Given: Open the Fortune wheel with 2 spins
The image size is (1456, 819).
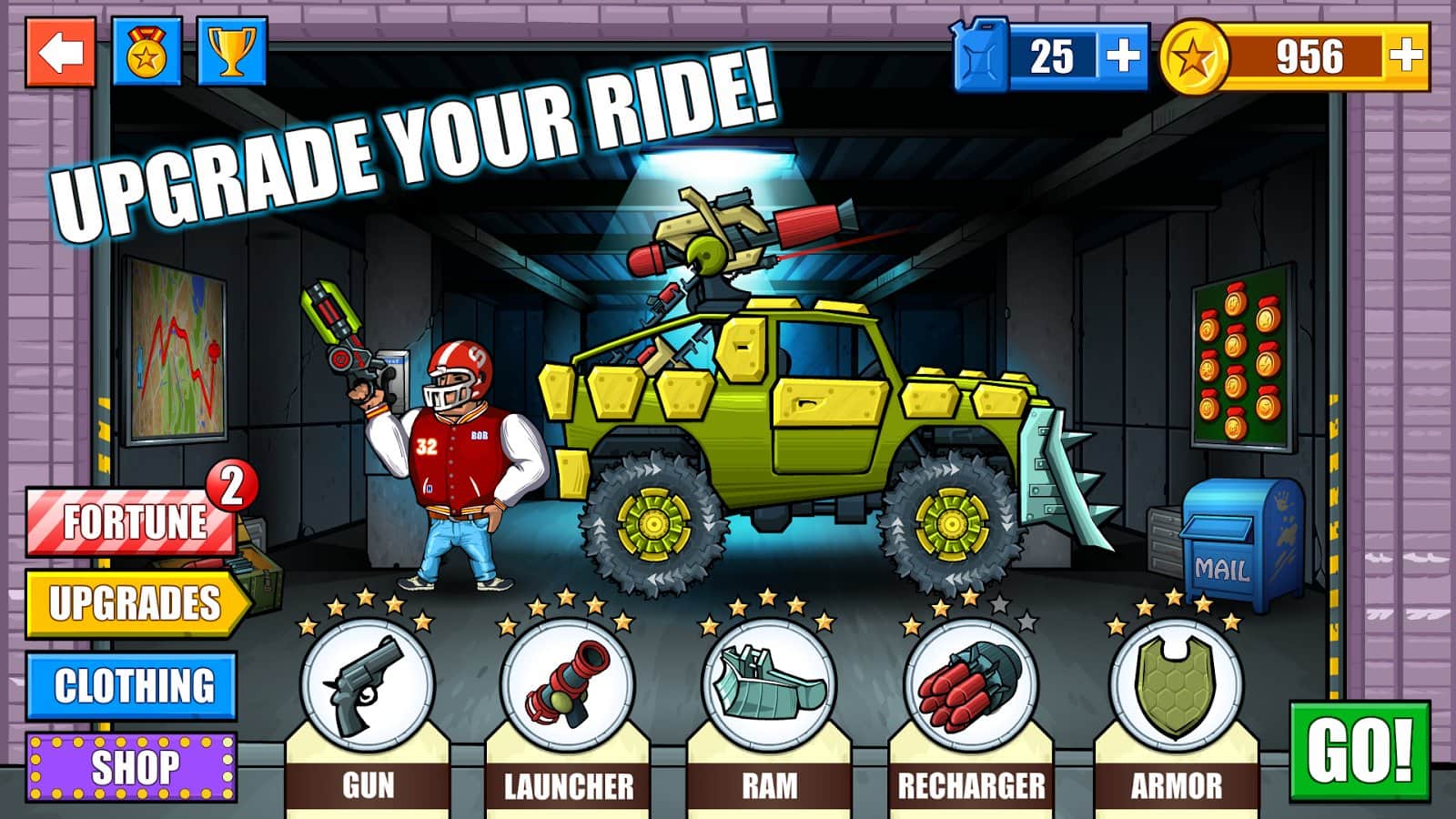Looking at the screenshot, I should [x=132, y=521].
